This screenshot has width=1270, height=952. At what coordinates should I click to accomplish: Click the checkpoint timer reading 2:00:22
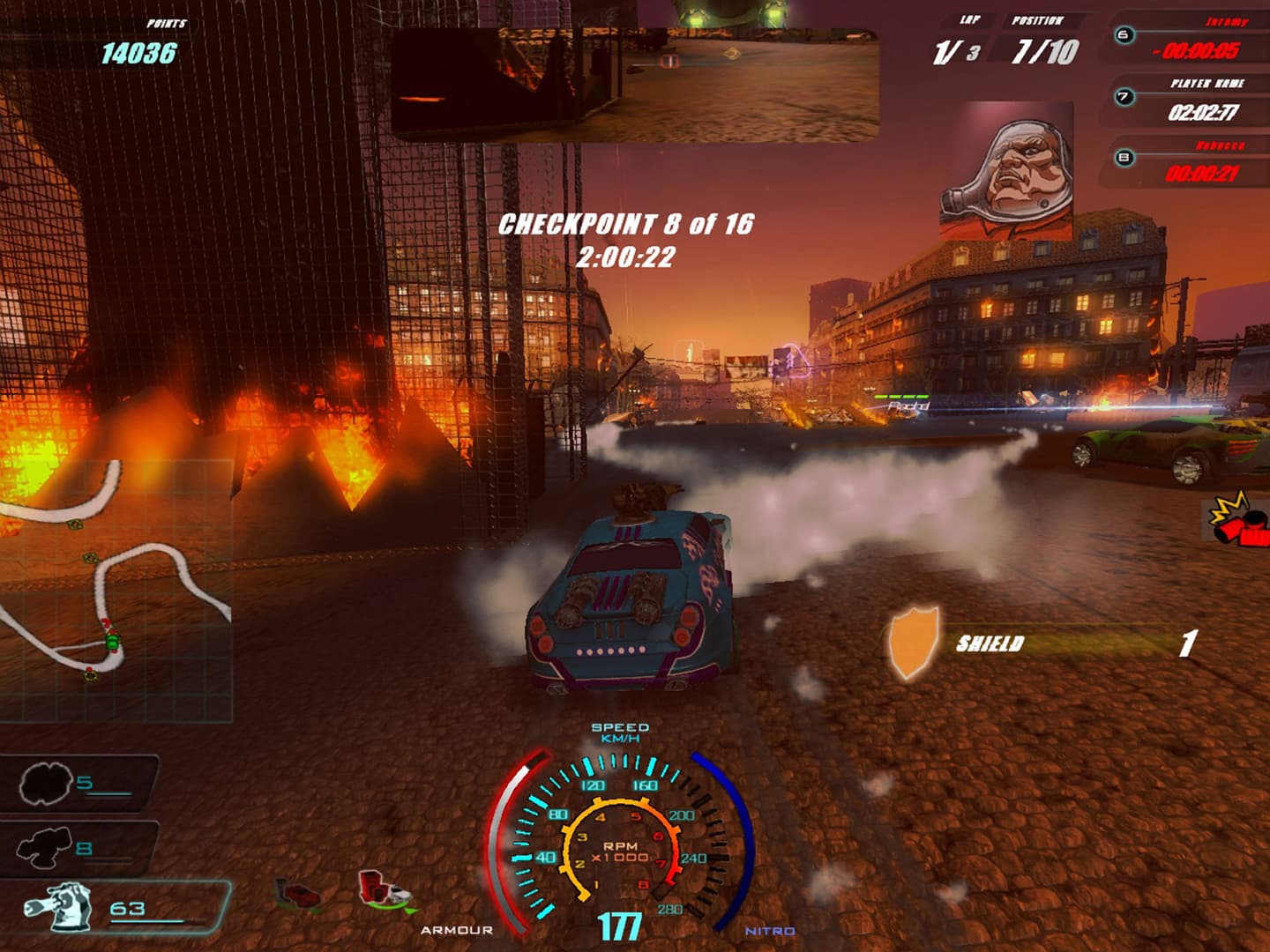pos(629,257)
